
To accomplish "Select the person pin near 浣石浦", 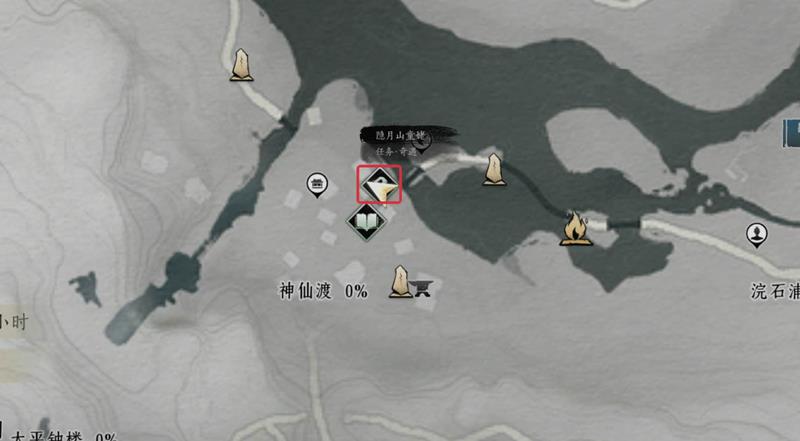I will tap(757, 235).
